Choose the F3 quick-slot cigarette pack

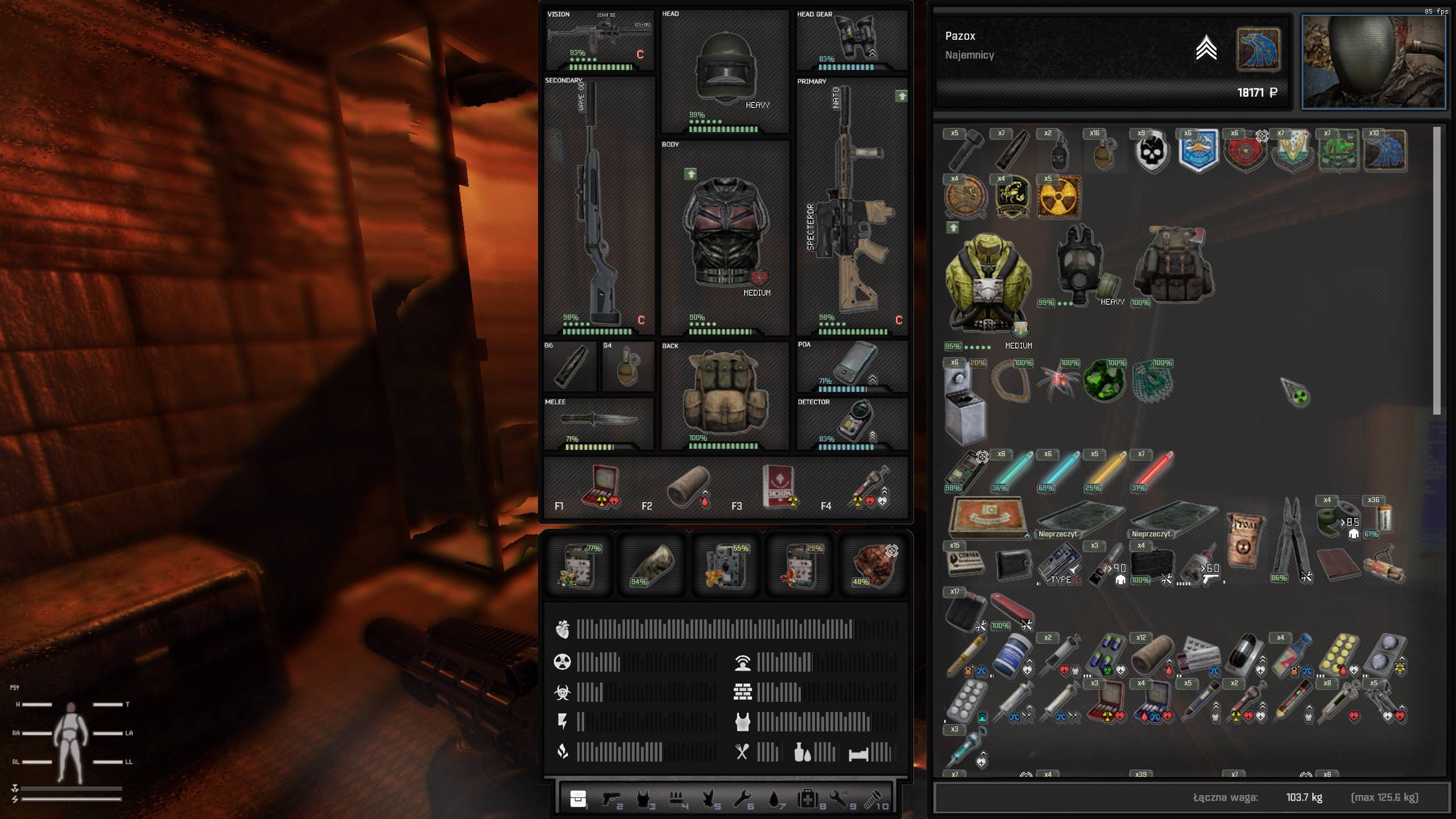pyautogui.click(x=777, y=485)
